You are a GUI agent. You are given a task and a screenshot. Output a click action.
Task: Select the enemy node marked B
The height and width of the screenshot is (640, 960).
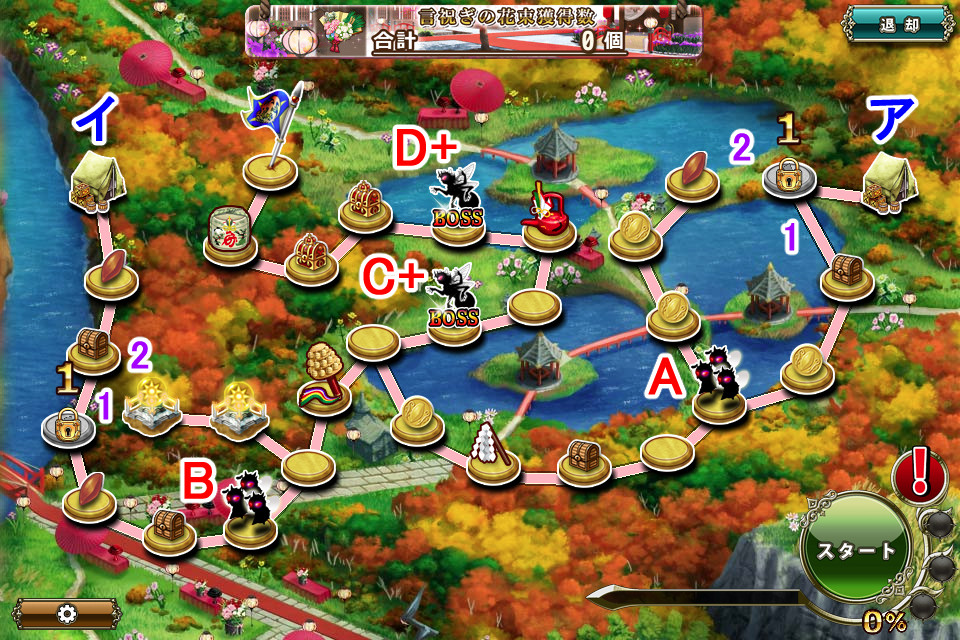click(249, 510)
